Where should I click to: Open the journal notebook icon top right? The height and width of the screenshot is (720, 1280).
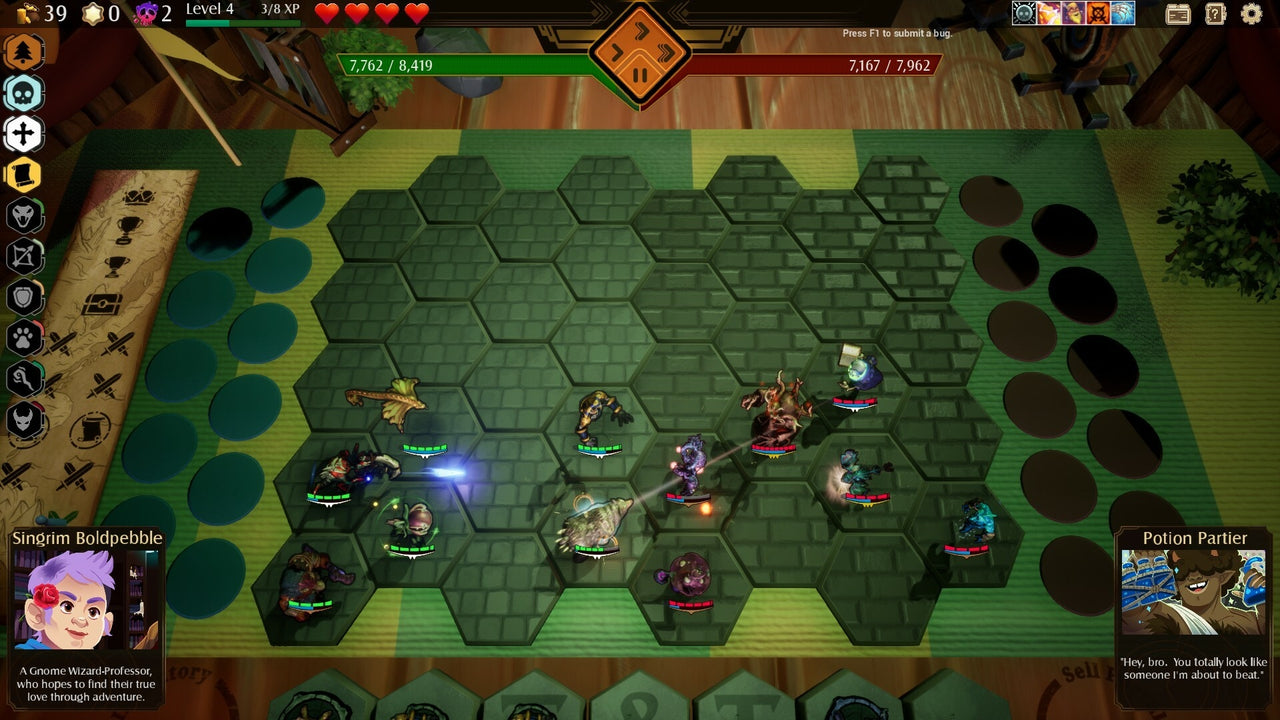1177,13
